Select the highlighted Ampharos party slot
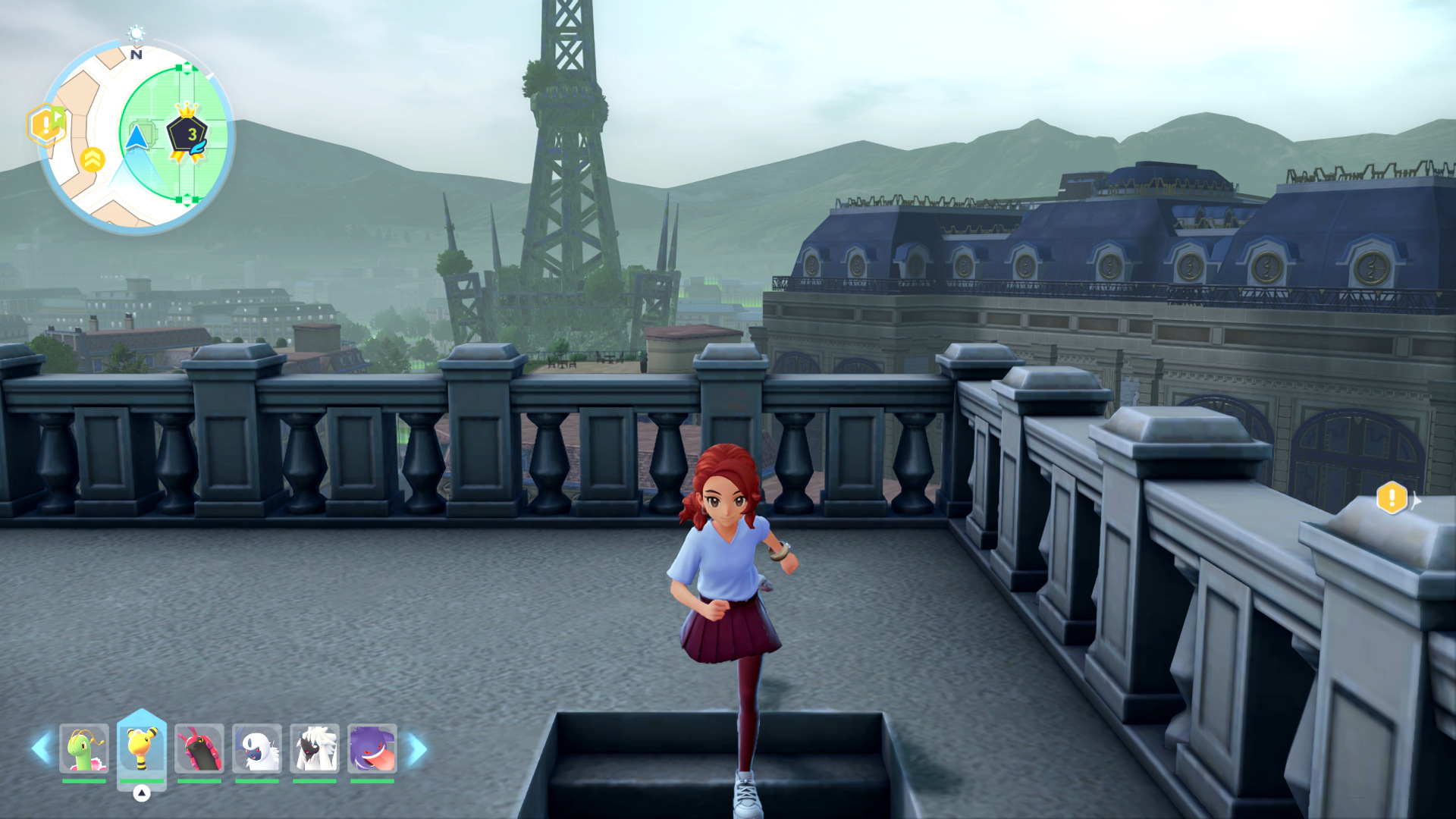This screenshot has width=1456, height=819. tap(142, 748)
